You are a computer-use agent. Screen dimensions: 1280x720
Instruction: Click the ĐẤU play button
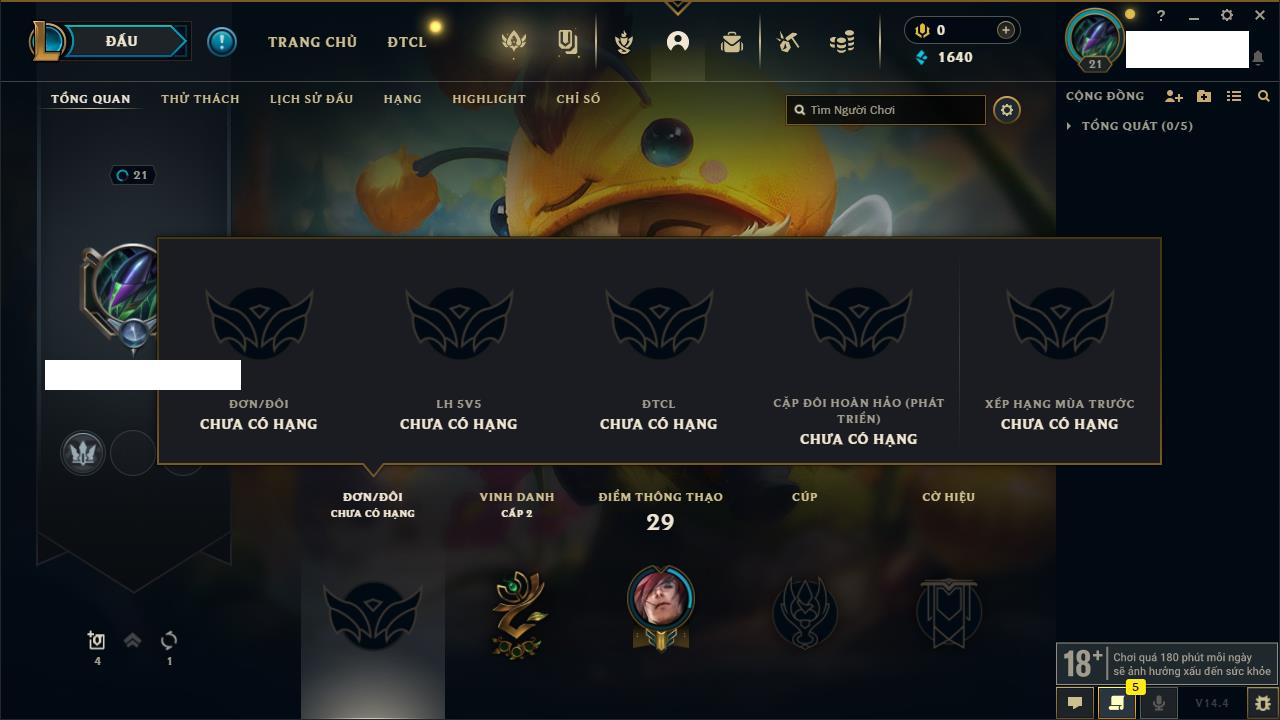pyautogui.click(x=122, y=41)
